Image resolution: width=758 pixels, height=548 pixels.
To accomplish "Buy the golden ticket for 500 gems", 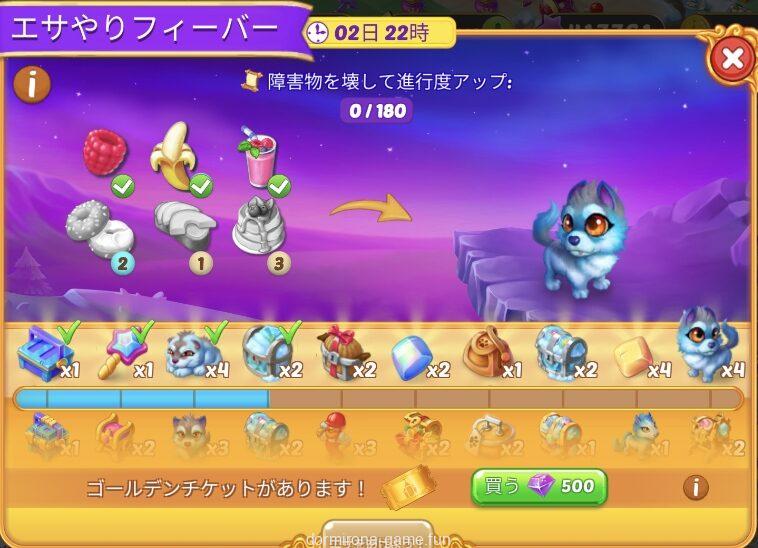I will point(539,487).
